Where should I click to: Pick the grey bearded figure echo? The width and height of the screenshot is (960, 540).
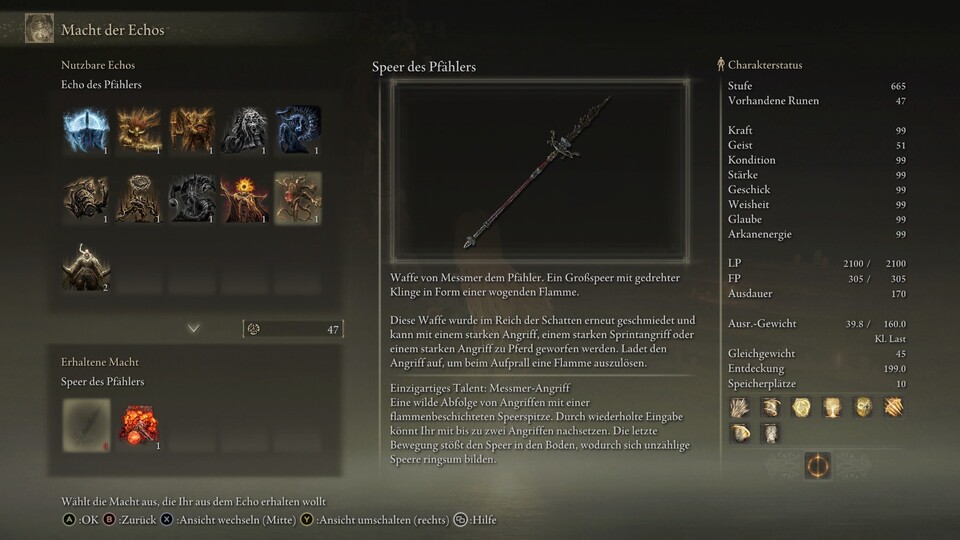pyautogui.click(x=245, y=130)
